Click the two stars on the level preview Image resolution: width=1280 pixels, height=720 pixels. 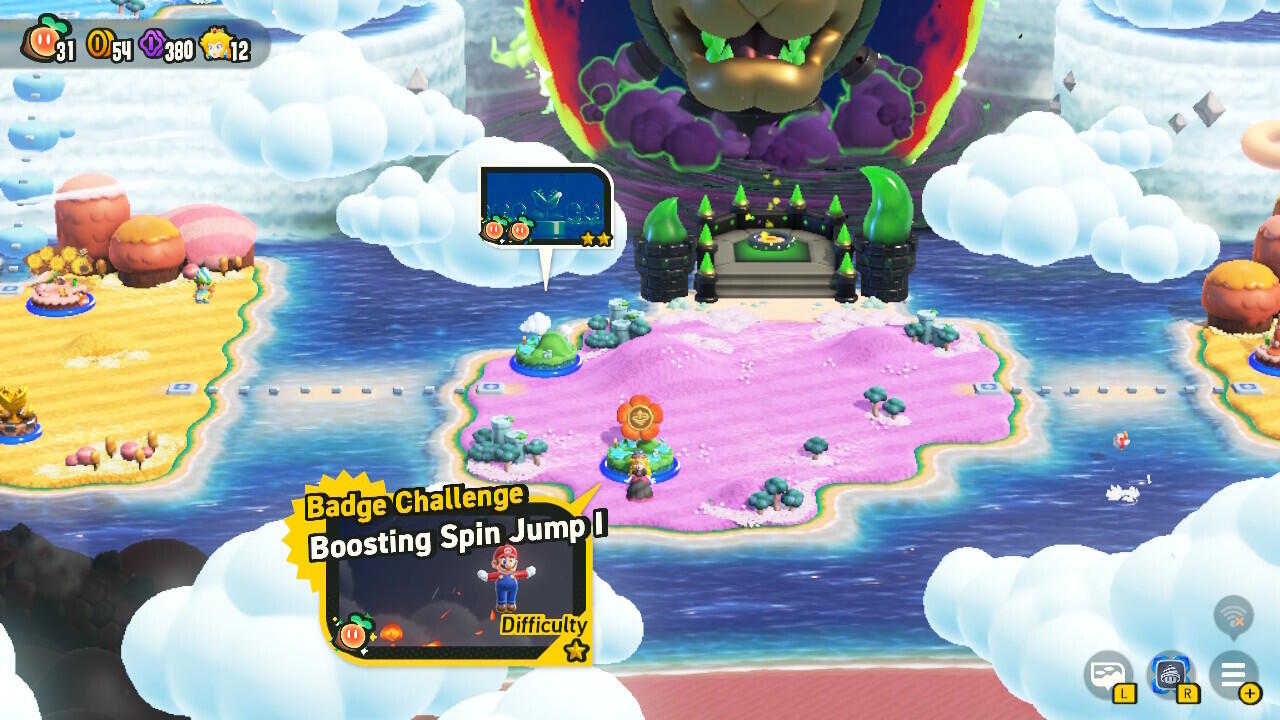point(595,240)
